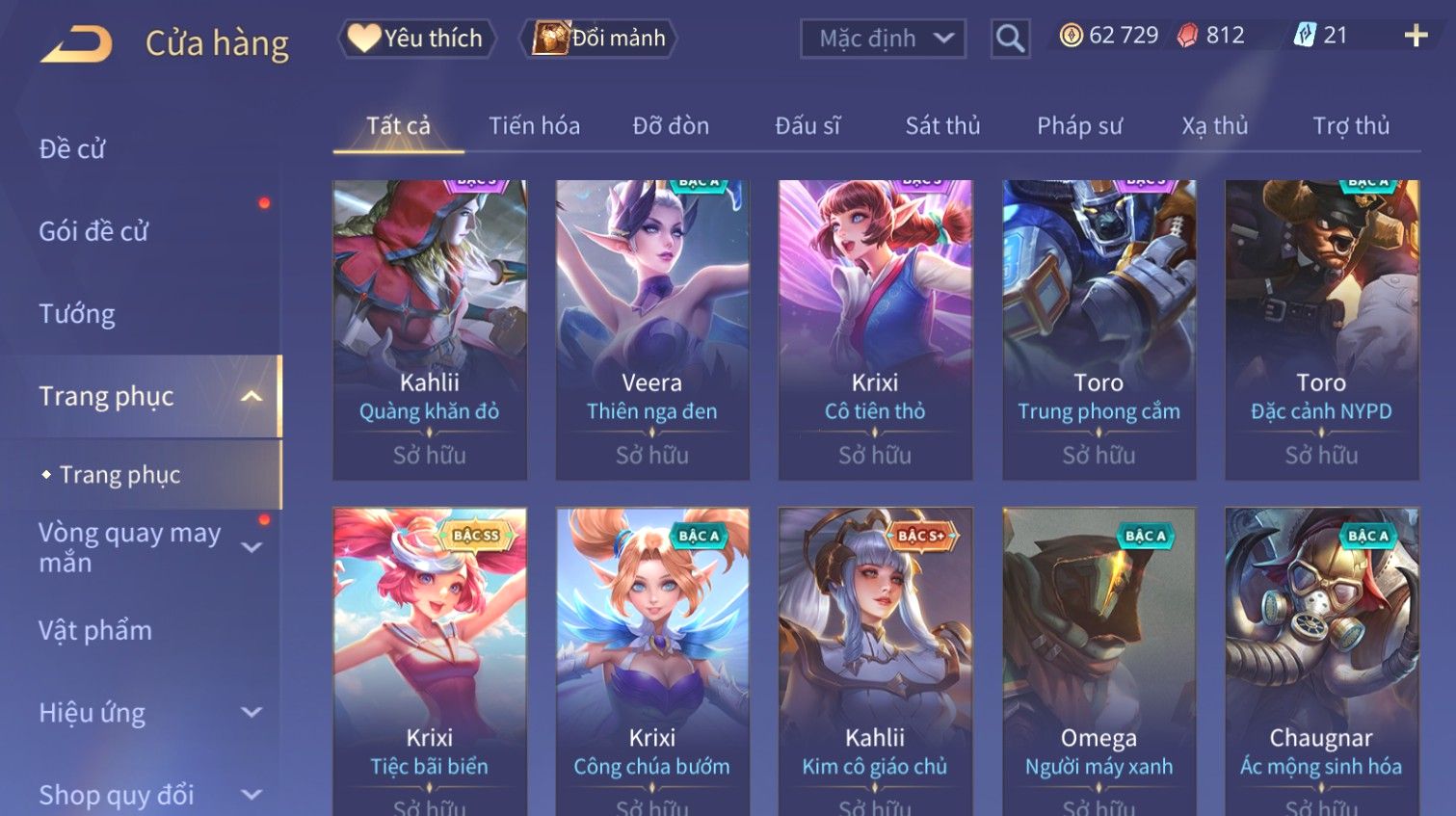Expand the Mặc định sort dropdown
Viewport: 1456px width, 816px height.
pyautogui.click(x=883, y=39)
